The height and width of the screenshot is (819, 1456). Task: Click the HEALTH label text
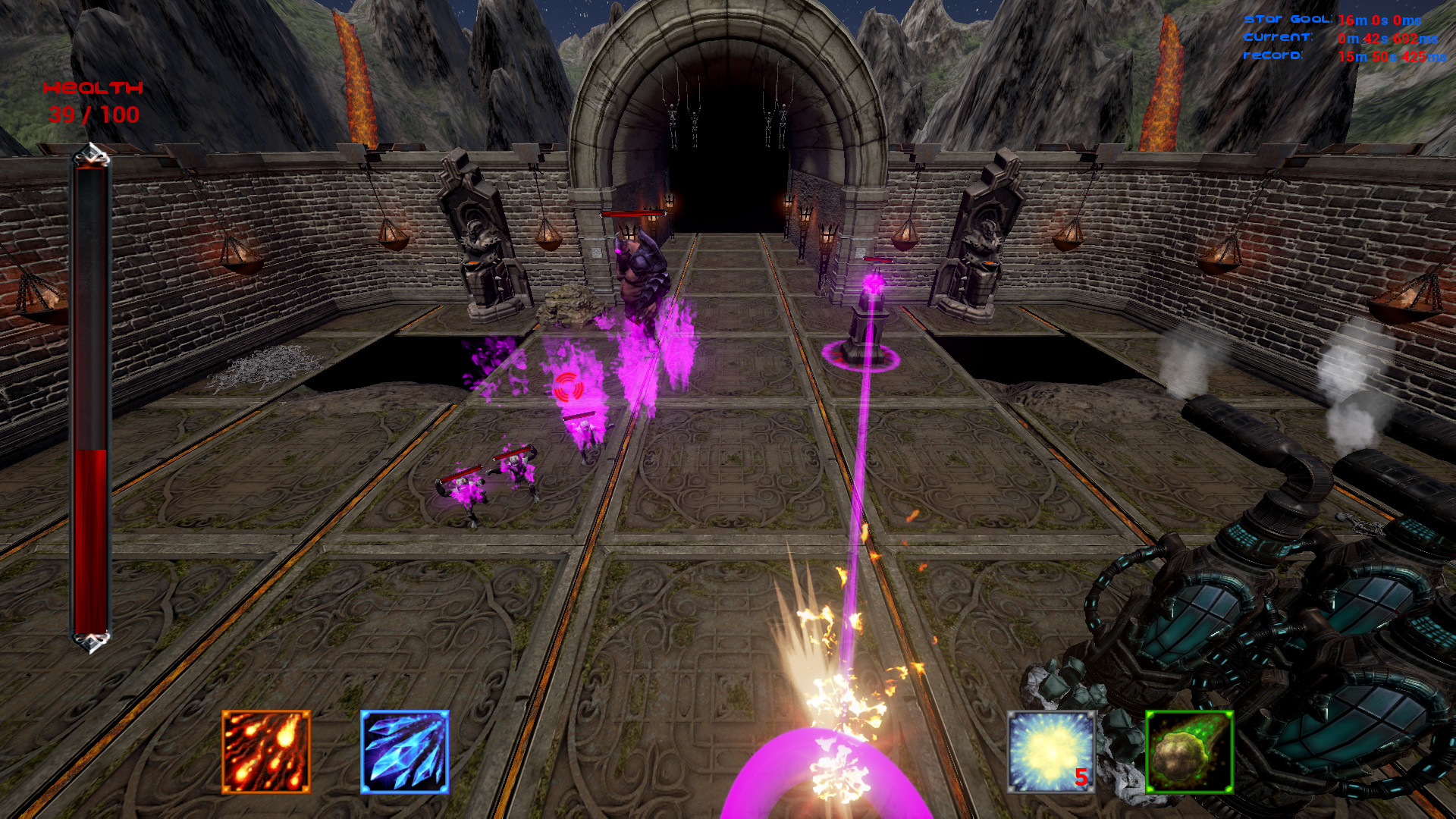94,89
